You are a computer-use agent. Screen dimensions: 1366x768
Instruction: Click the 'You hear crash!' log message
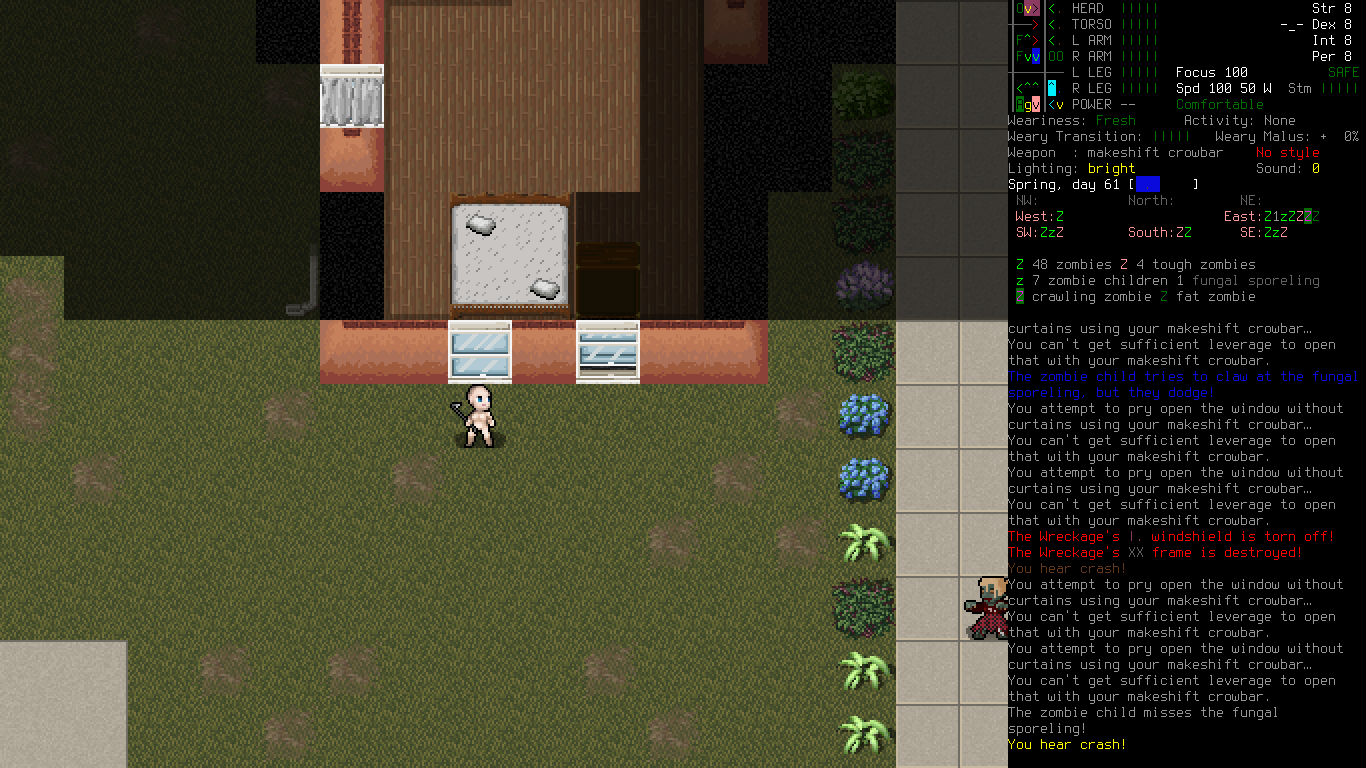[x=1067, y=744]
